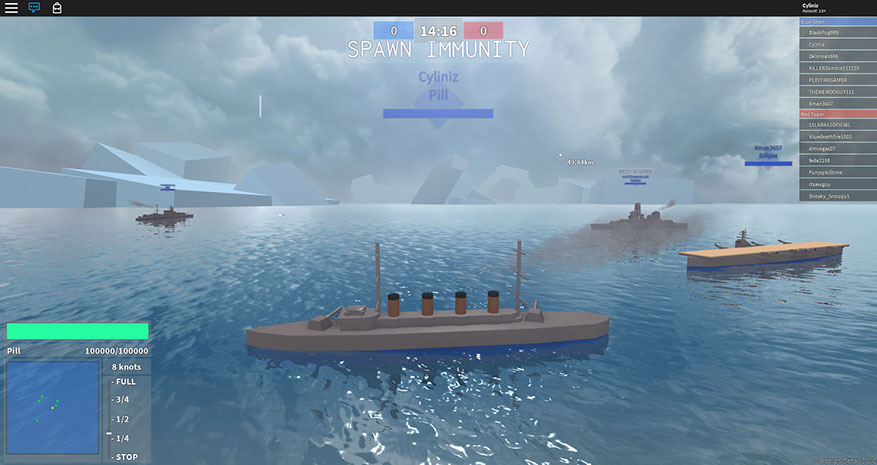Set throttle to 3/4 speed
This screenshot has width=877, height=465.
pyautogui.click(x=123, y=400)
